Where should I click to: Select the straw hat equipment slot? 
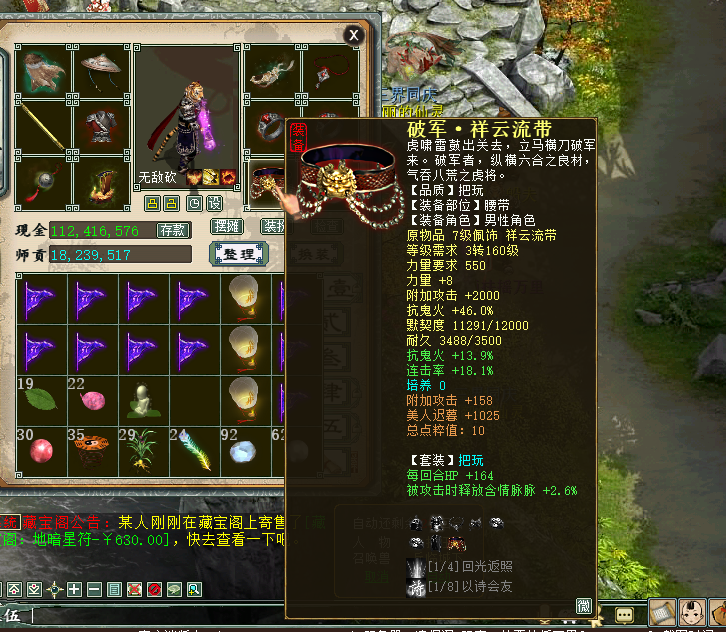(100, 72)
